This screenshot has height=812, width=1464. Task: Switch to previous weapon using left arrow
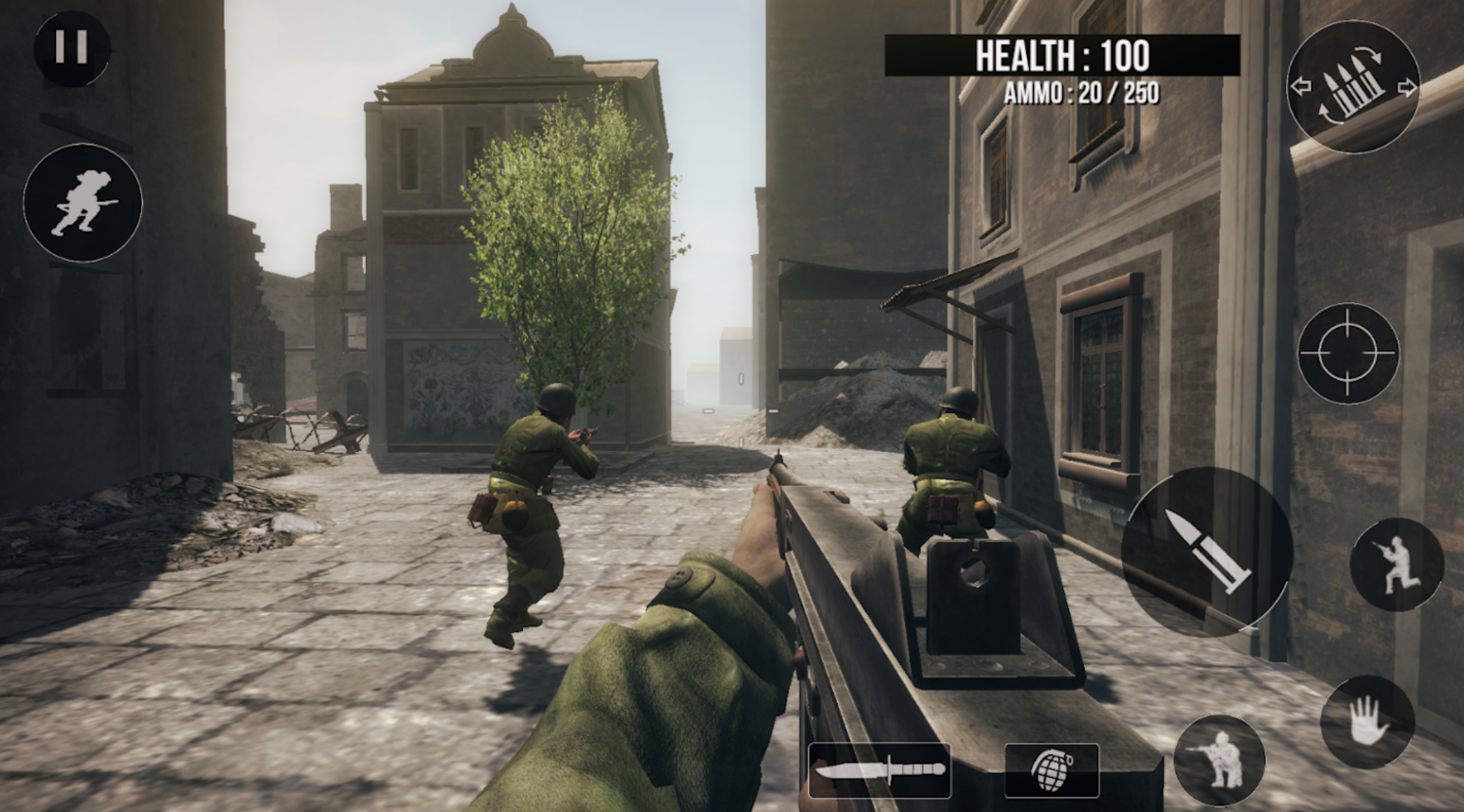[1300, 85]
